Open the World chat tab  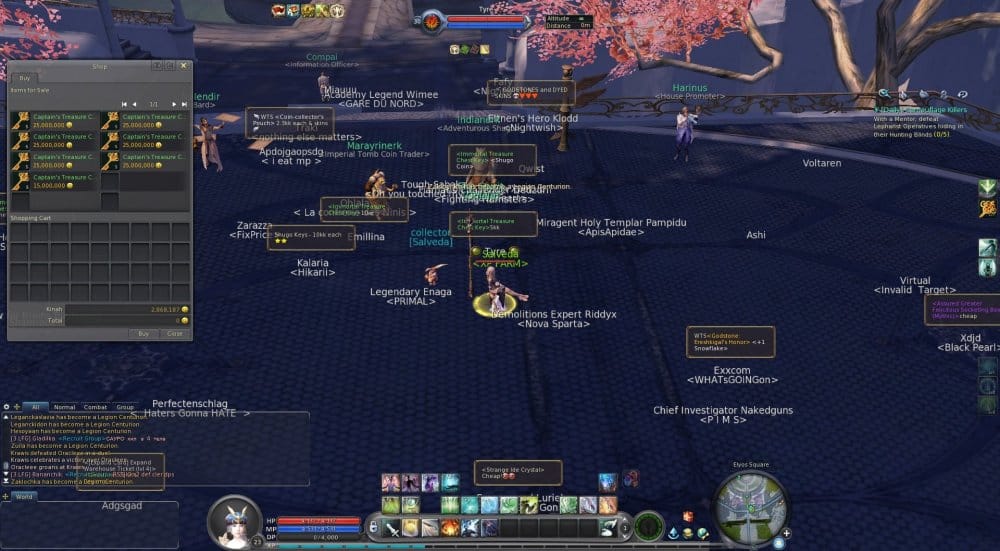[x=24, y=496]
